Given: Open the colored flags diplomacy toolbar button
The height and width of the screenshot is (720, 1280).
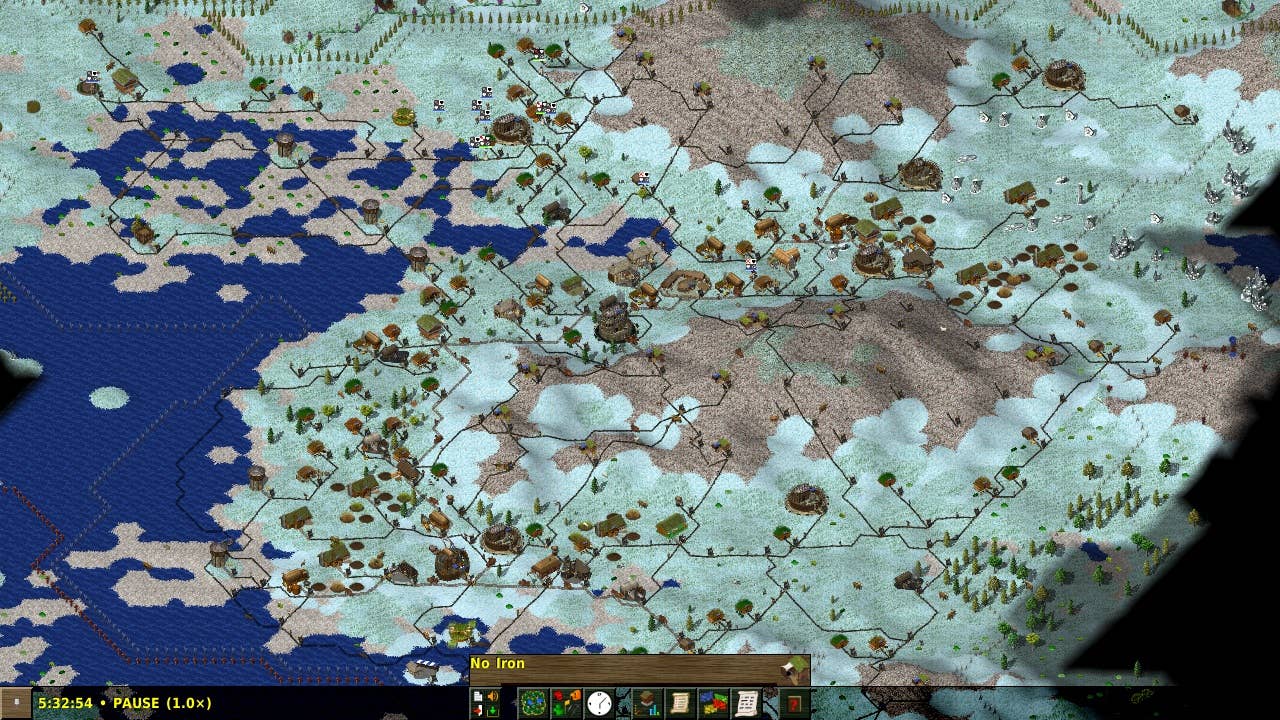Looking at the screenshot, I should (713, 702).
